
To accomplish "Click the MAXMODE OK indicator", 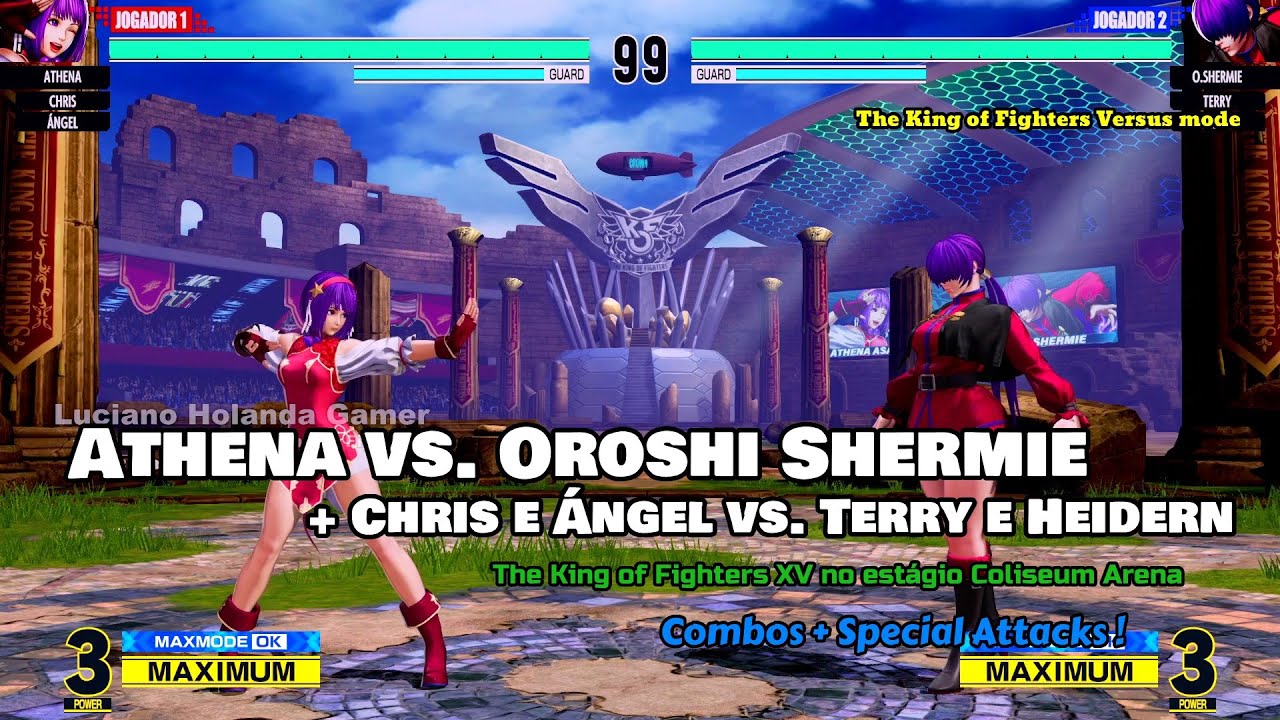I will (x=220, y=642).
